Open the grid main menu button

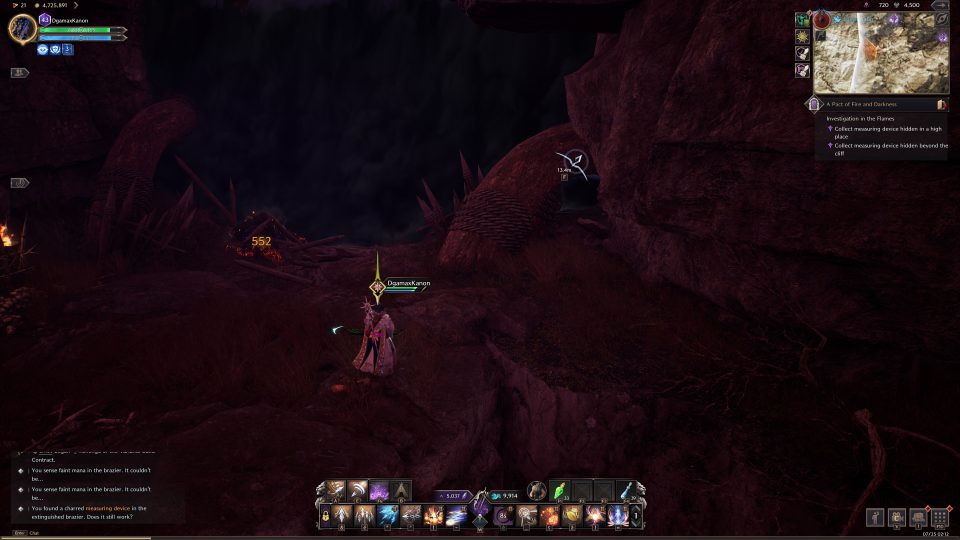(940, 518)
